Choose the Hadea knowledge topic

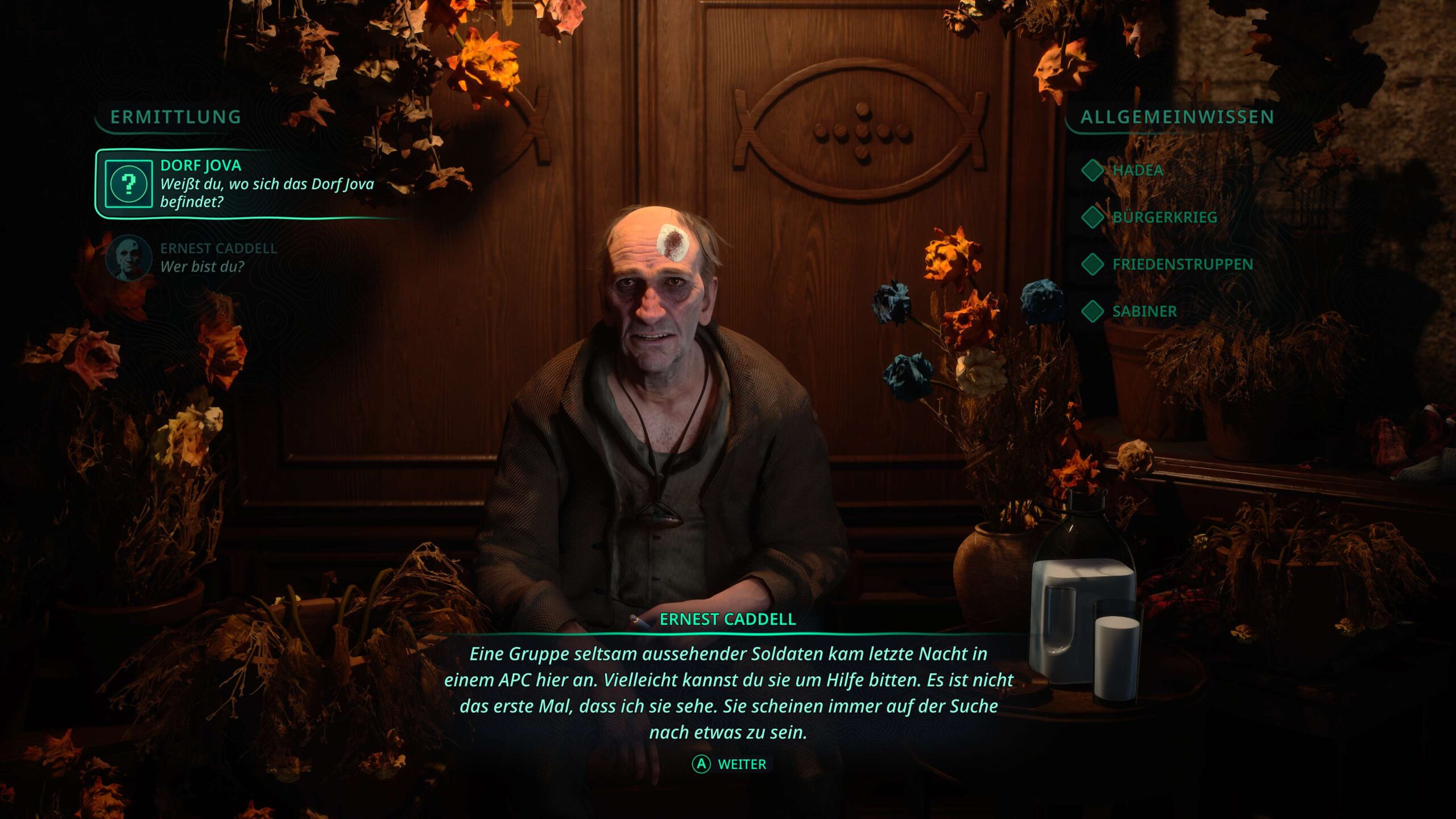pyautogui.click(x=1137, y=170)
